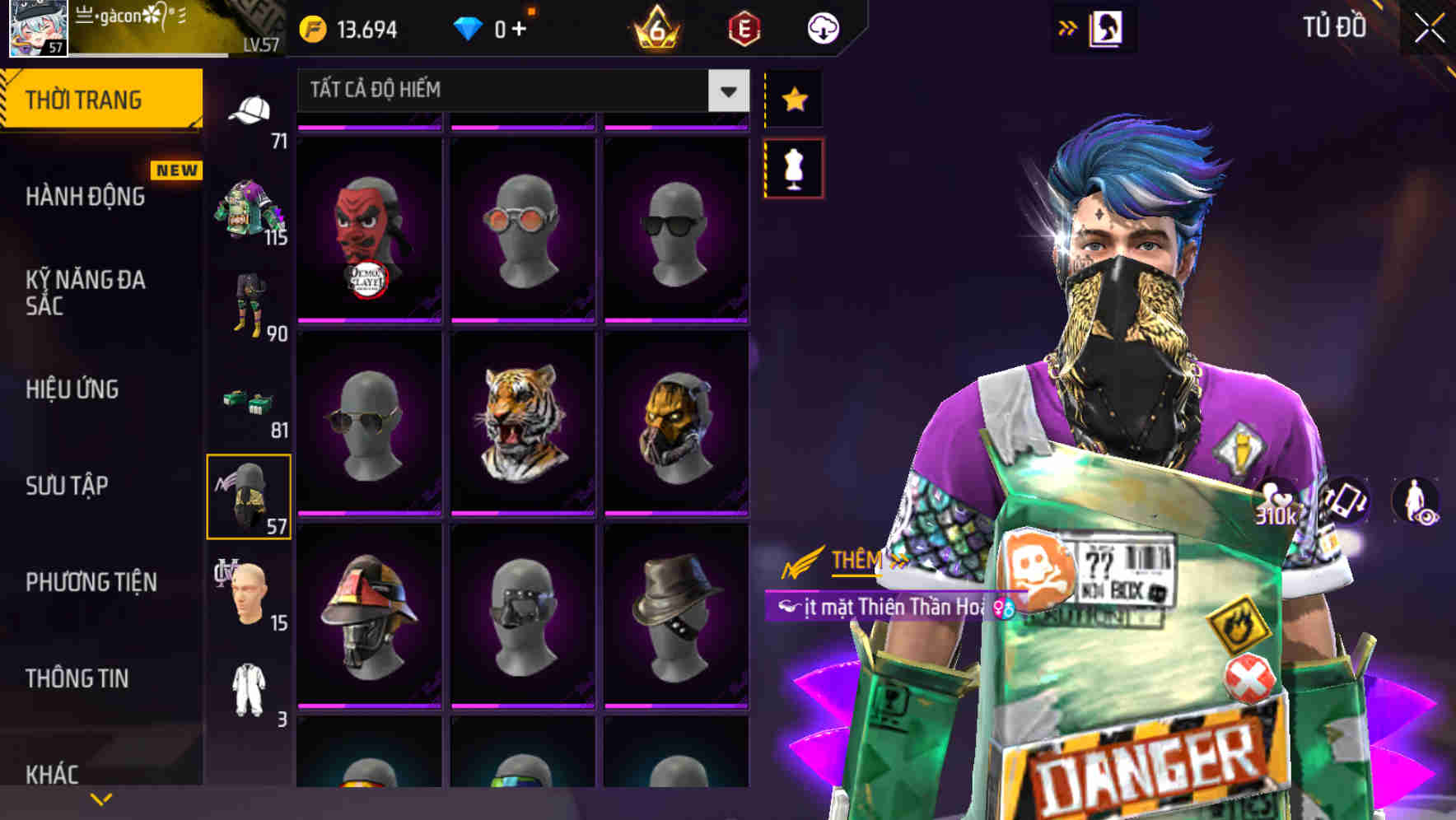Click the mask category showing 57 items
The image size is (1456, 820).
coord(251,494)
